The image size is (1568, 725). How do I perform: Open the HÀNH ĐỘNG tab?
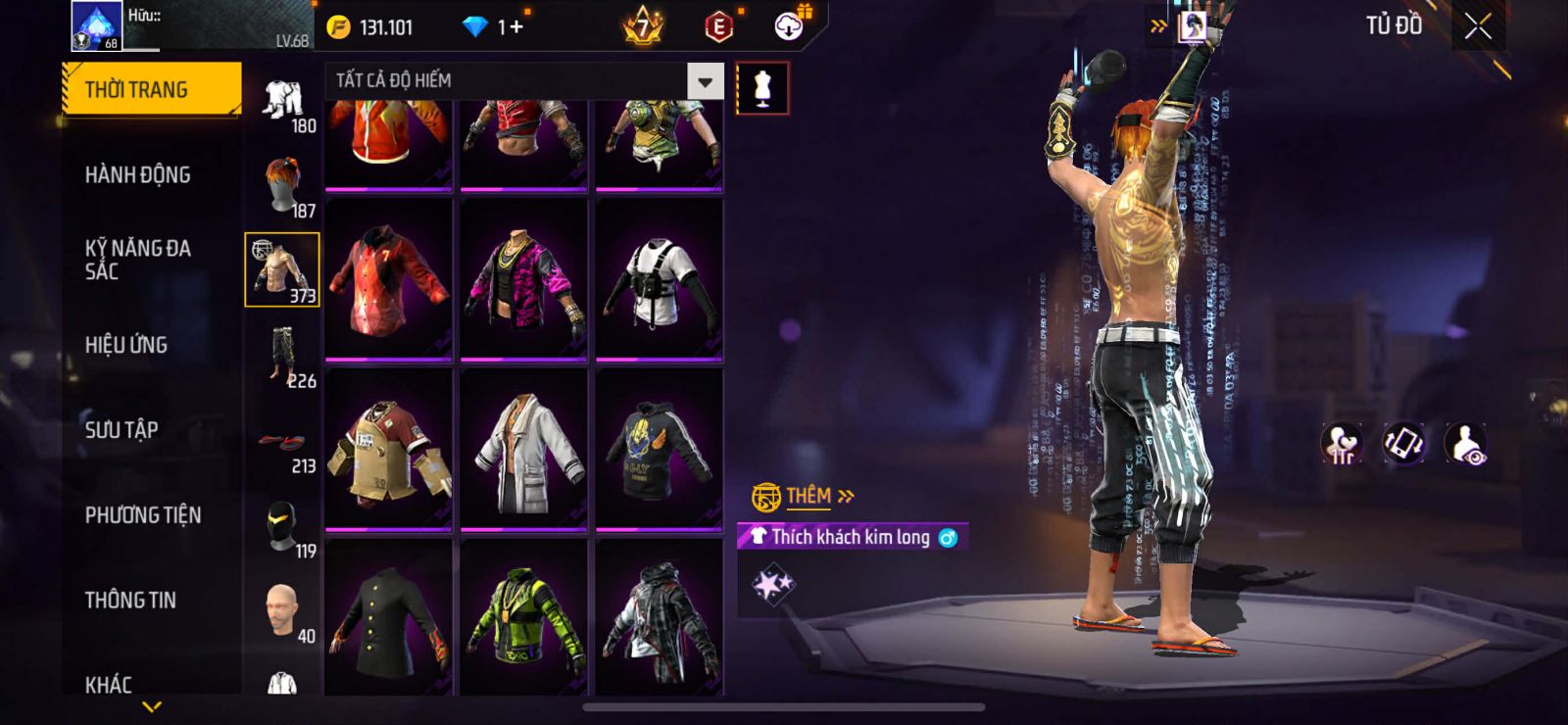coord(138,175)
